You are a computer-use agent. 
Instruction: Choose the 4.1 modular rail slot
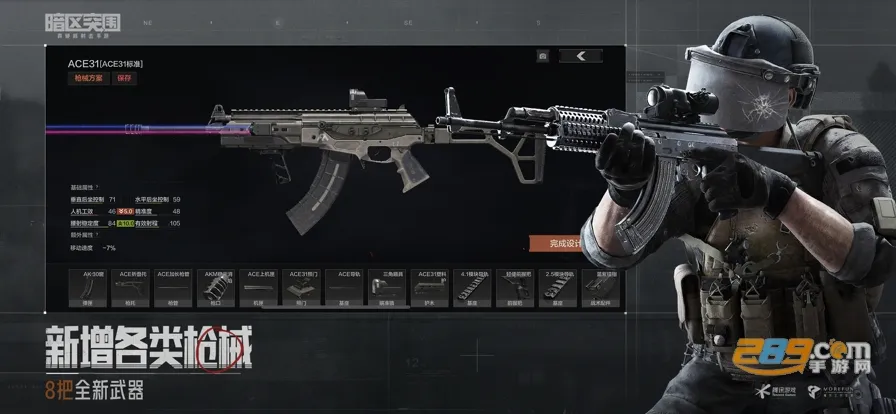click(472, 287)
